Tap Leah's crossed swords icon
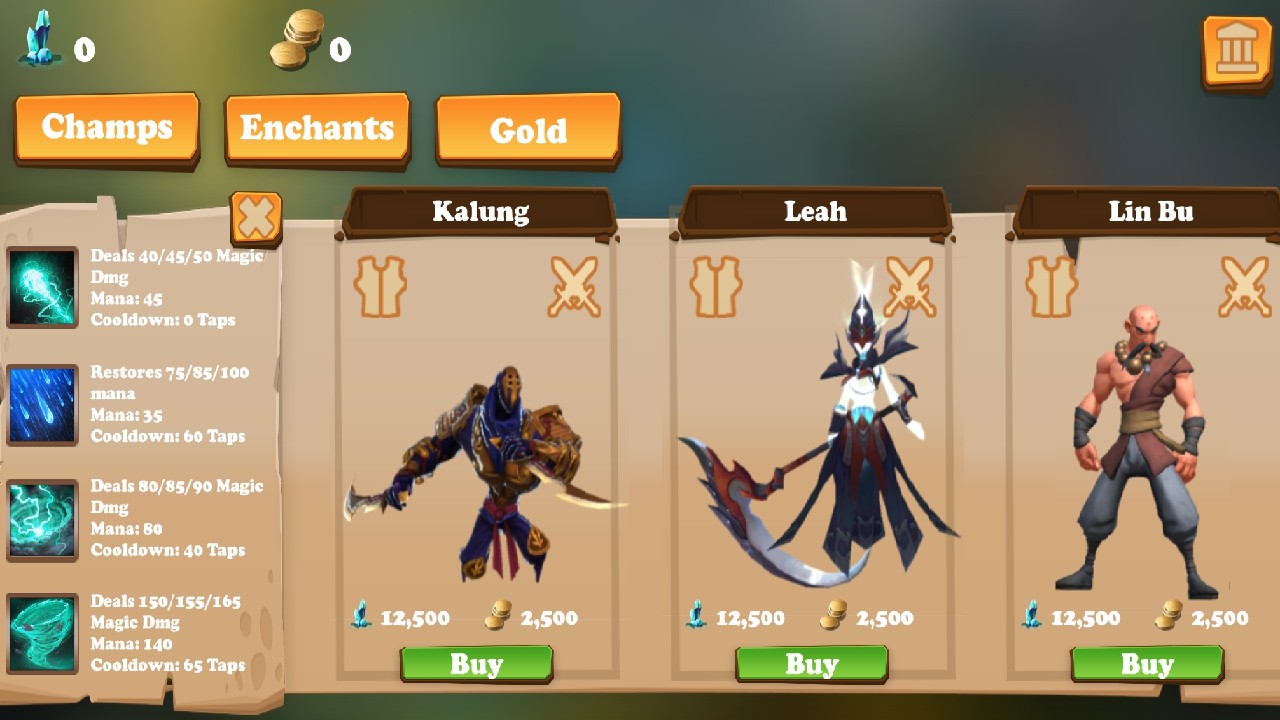Image resolution: width=1280 pixels, height=720 pixels. pyautogui.click(x=909, y=287)
